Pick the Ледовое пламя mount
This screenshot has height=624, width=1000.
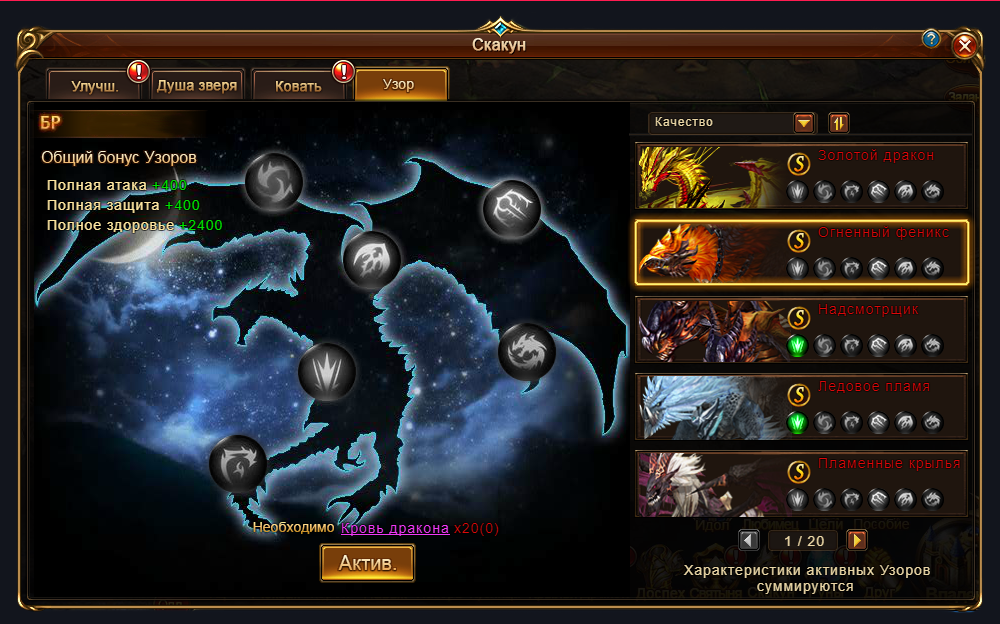point(801,407)
